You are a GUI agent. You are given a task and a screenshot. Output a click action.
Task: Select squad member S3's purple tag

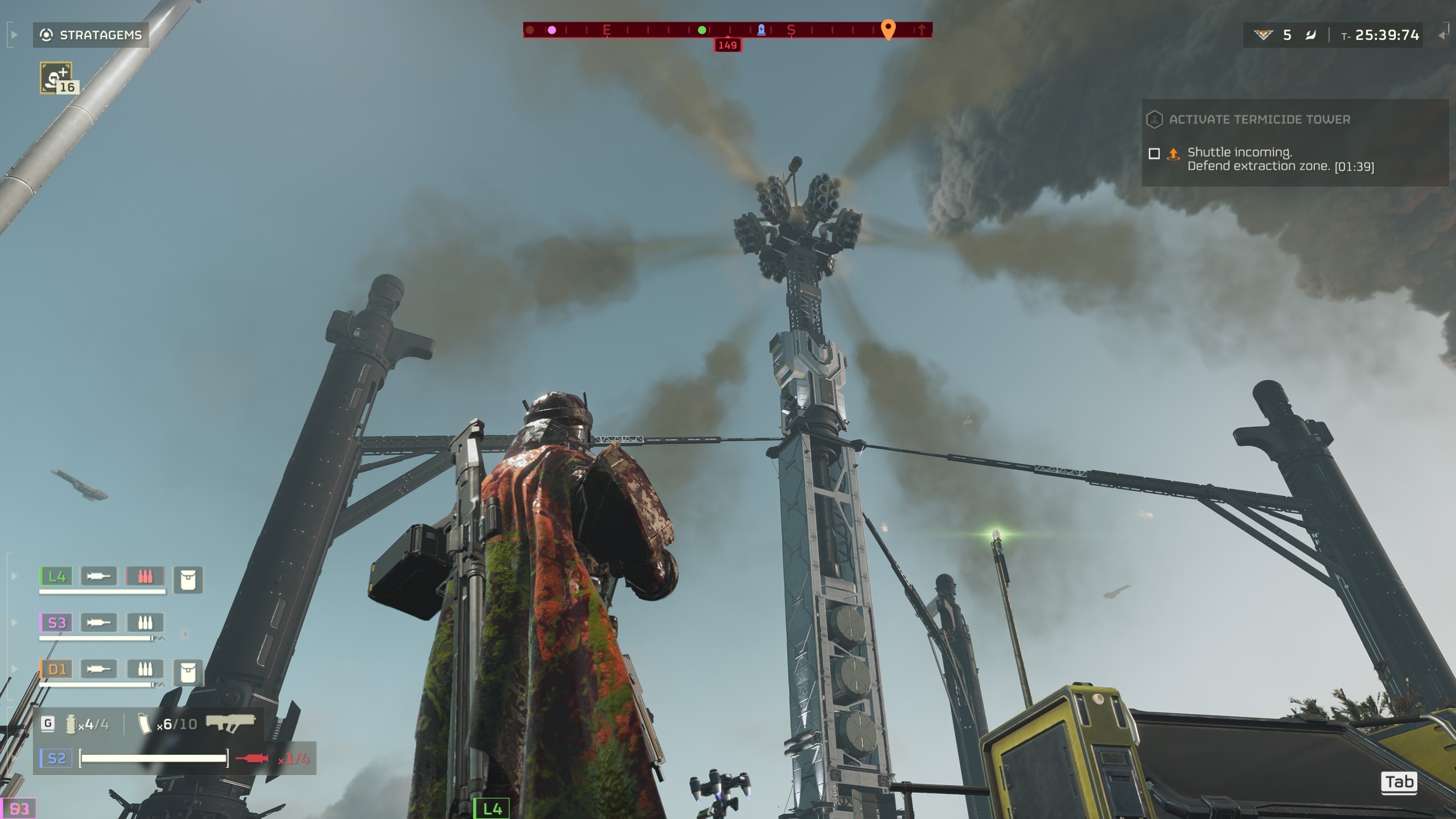coord(56,623)
